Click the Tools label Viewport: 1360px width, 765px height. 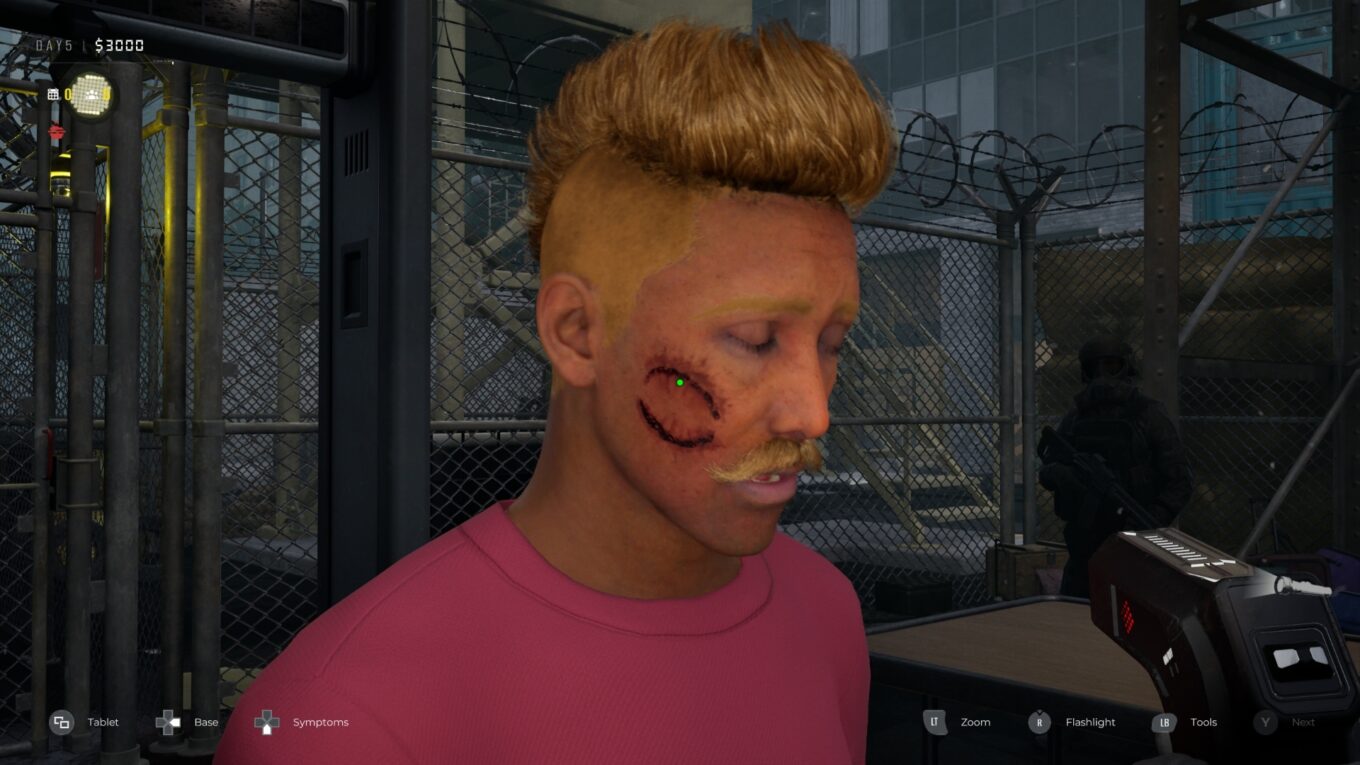pyautogui.click(x=1204, y=721)
